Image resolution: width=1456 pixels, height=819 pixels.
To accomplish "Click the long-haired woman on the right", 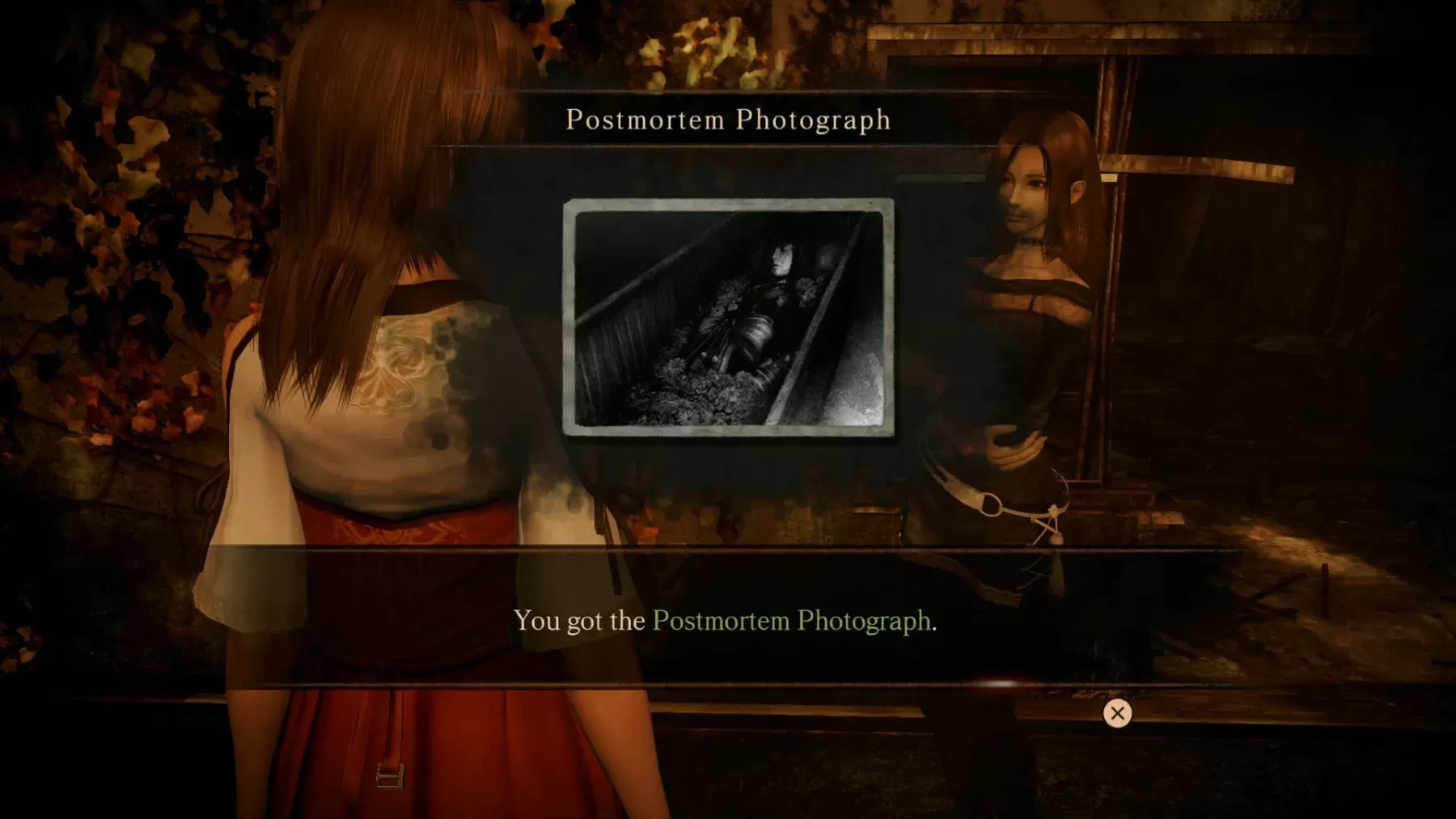I will (1027, 323).
